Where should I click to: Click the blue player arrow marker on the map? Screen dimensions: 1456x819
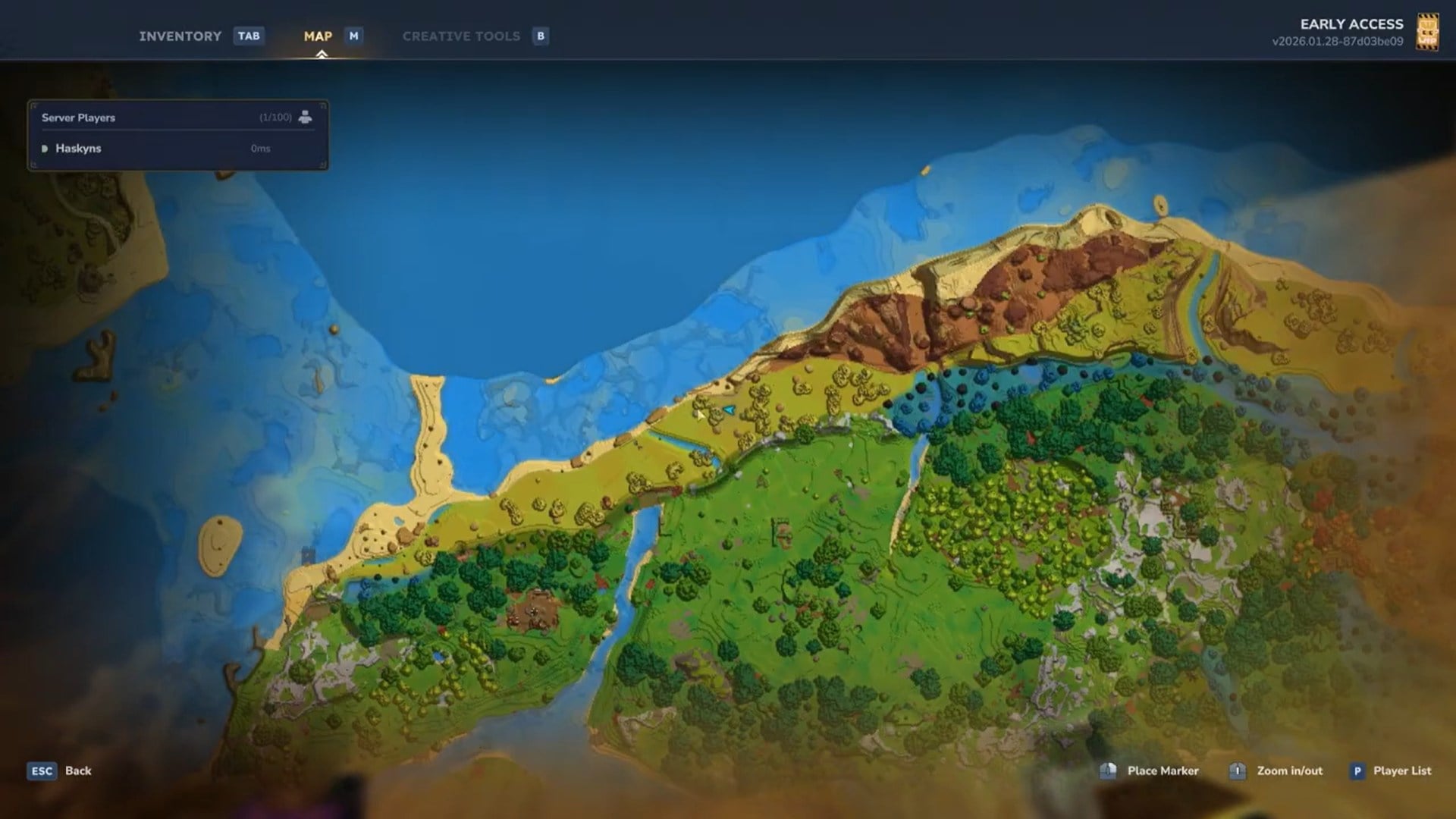(730, 408)
